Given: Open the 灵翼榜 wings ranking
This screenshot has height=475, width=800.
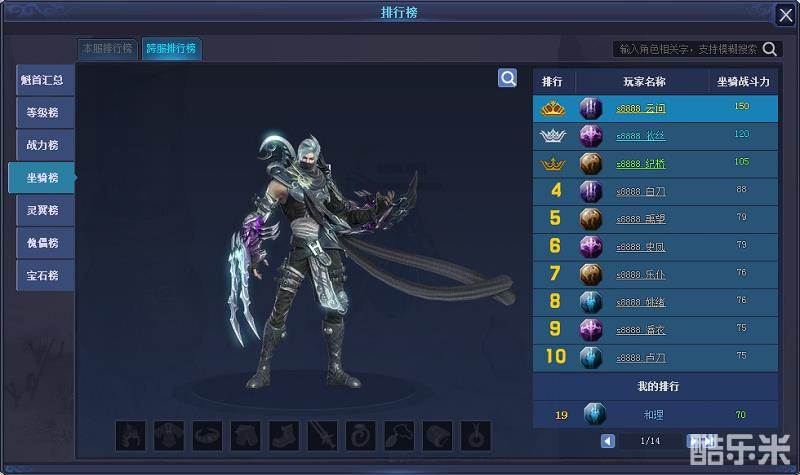Looking at the screenshot, I should (x=42, y=211).
